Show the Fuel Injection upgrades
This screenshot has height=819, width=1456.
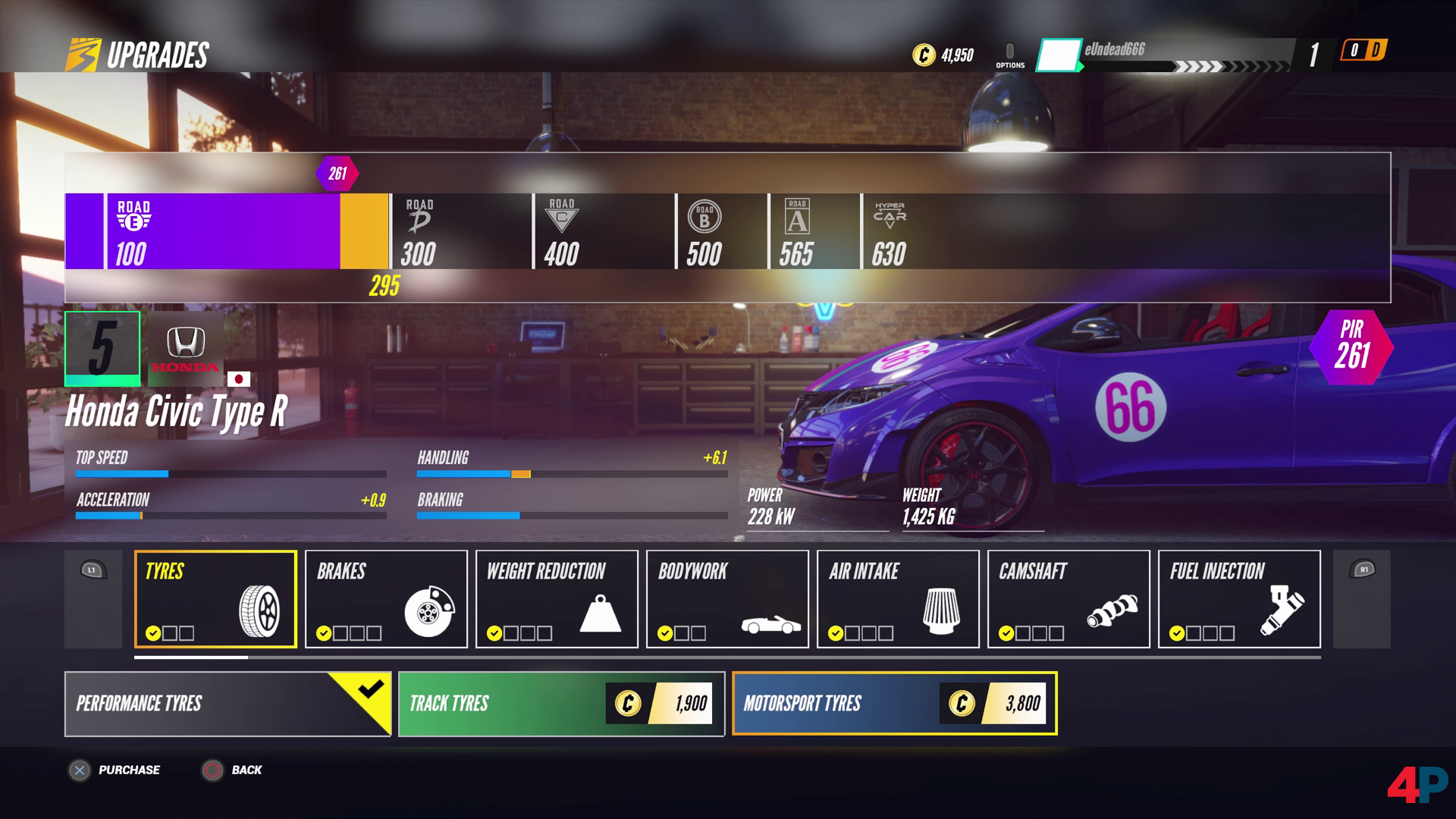click(x=1239, y=599)
